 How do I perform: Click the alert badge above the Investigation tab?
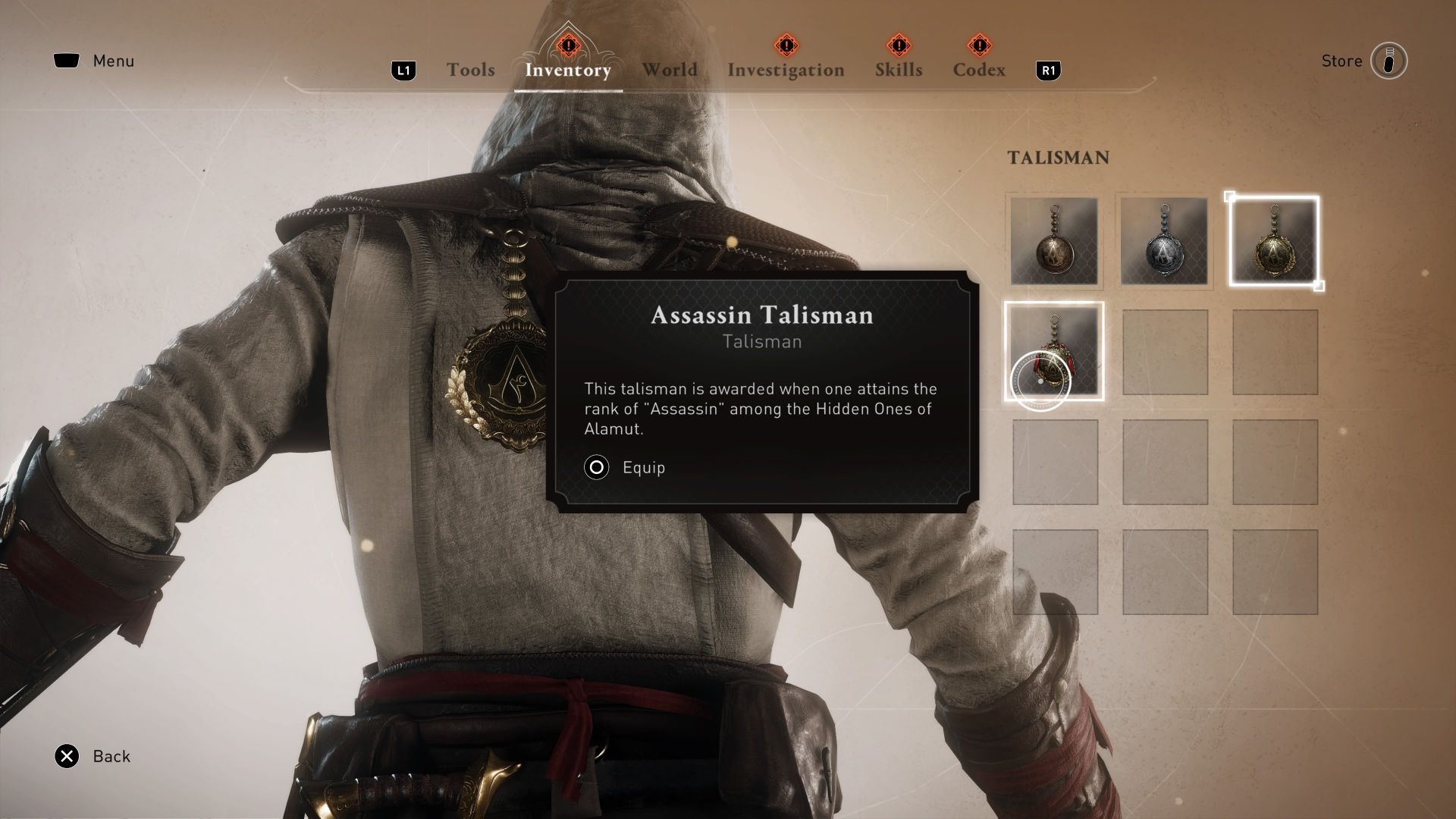[x=786, y=45]
